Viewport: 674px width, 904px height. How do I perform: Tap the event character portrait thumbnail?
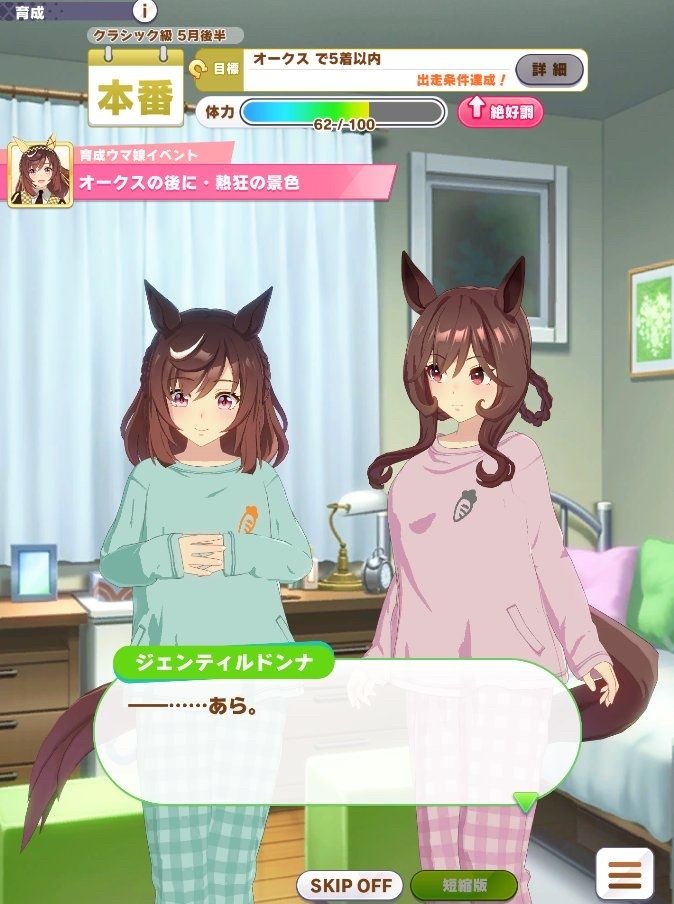[40, 174]
